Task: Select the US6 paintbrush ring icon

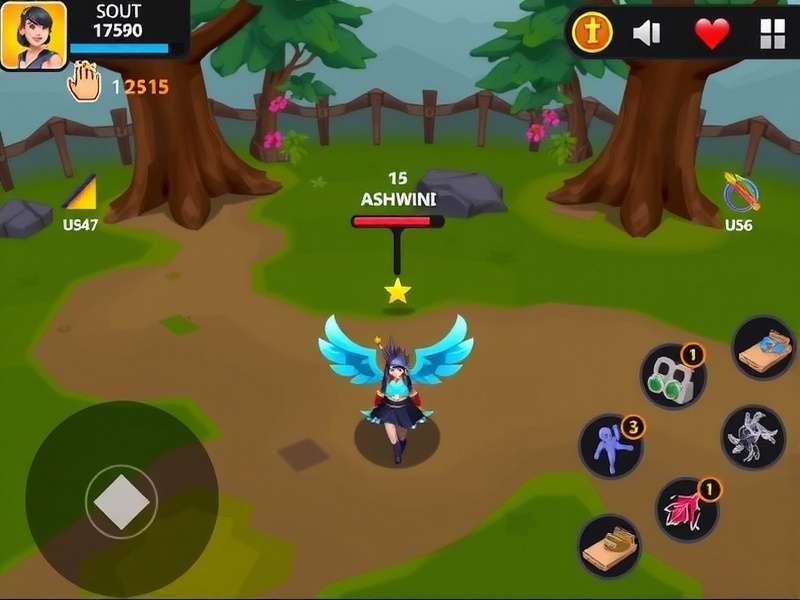Action: click(741, 192)
